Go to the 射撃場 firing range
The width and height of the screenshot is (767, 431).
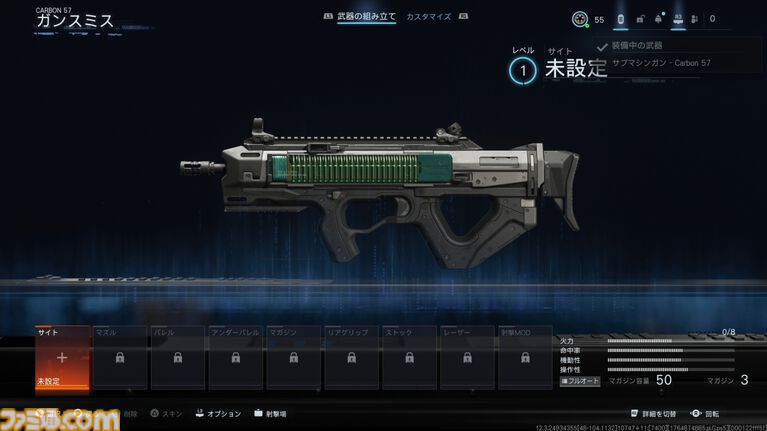point(270,413)
